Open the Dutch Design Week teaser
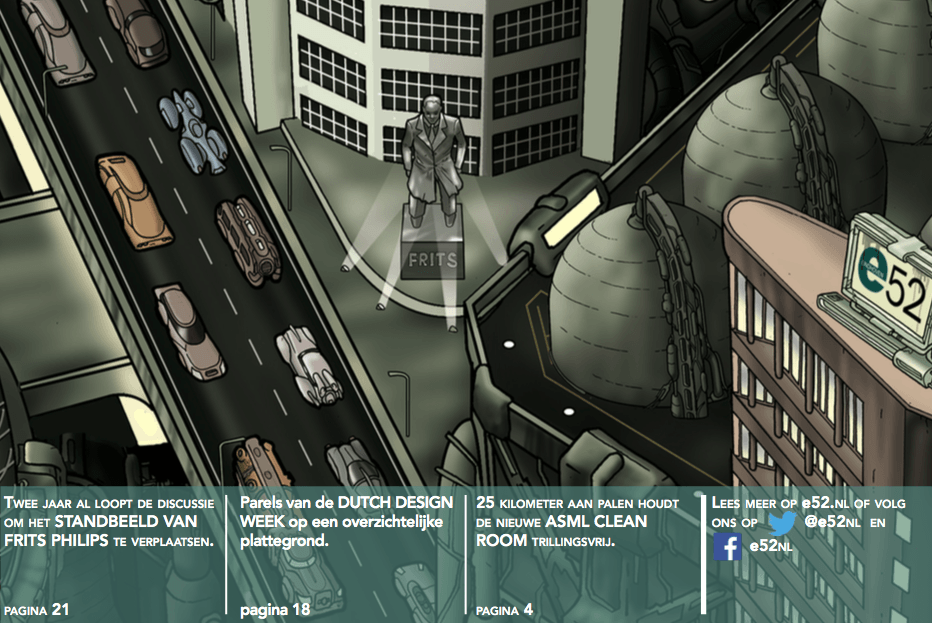 pyautogui.click(x=346, y=521)
